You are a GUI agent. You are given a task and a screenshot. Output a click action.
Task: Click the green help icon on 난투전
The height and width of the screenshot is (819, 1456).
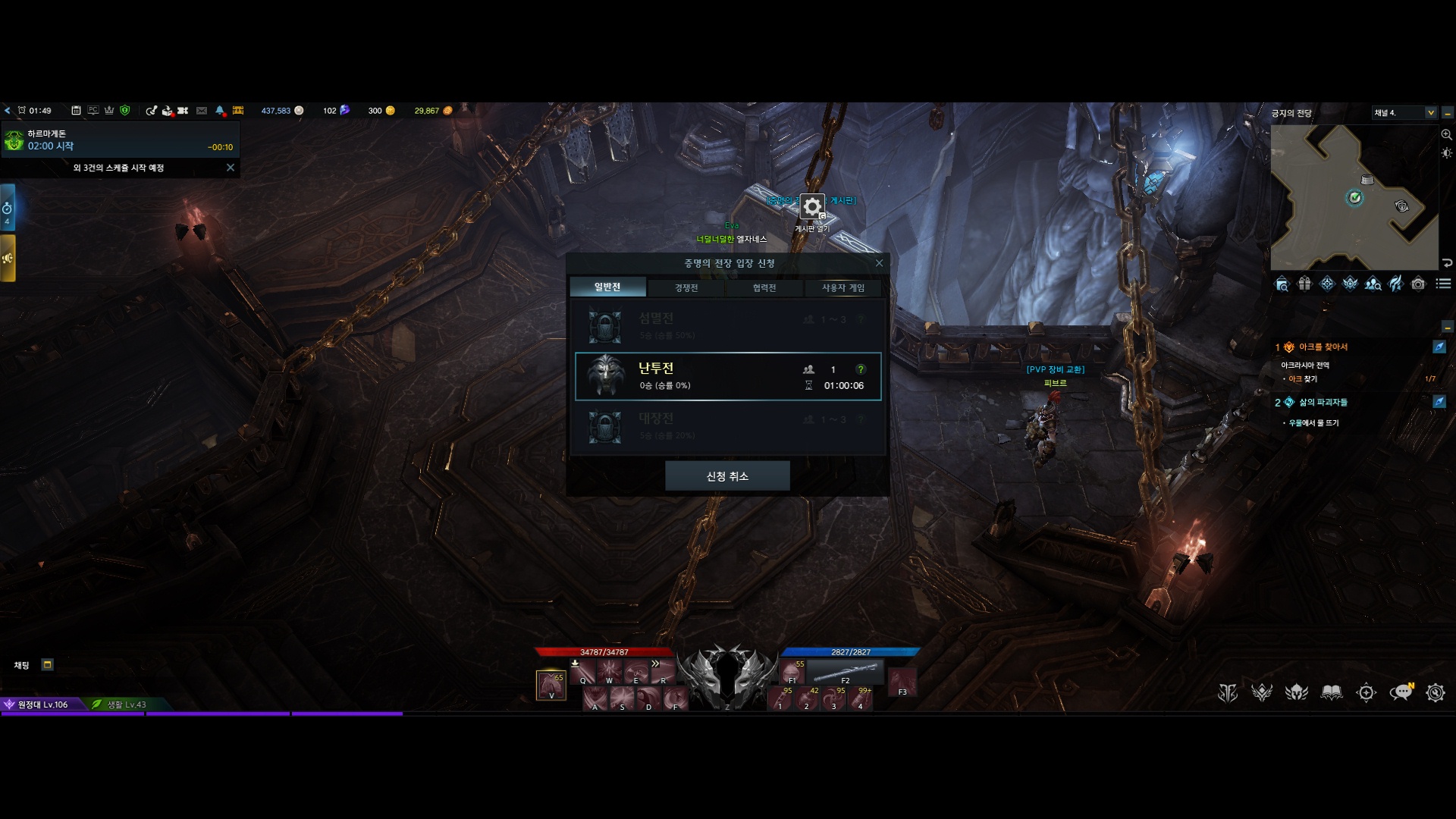861,369
